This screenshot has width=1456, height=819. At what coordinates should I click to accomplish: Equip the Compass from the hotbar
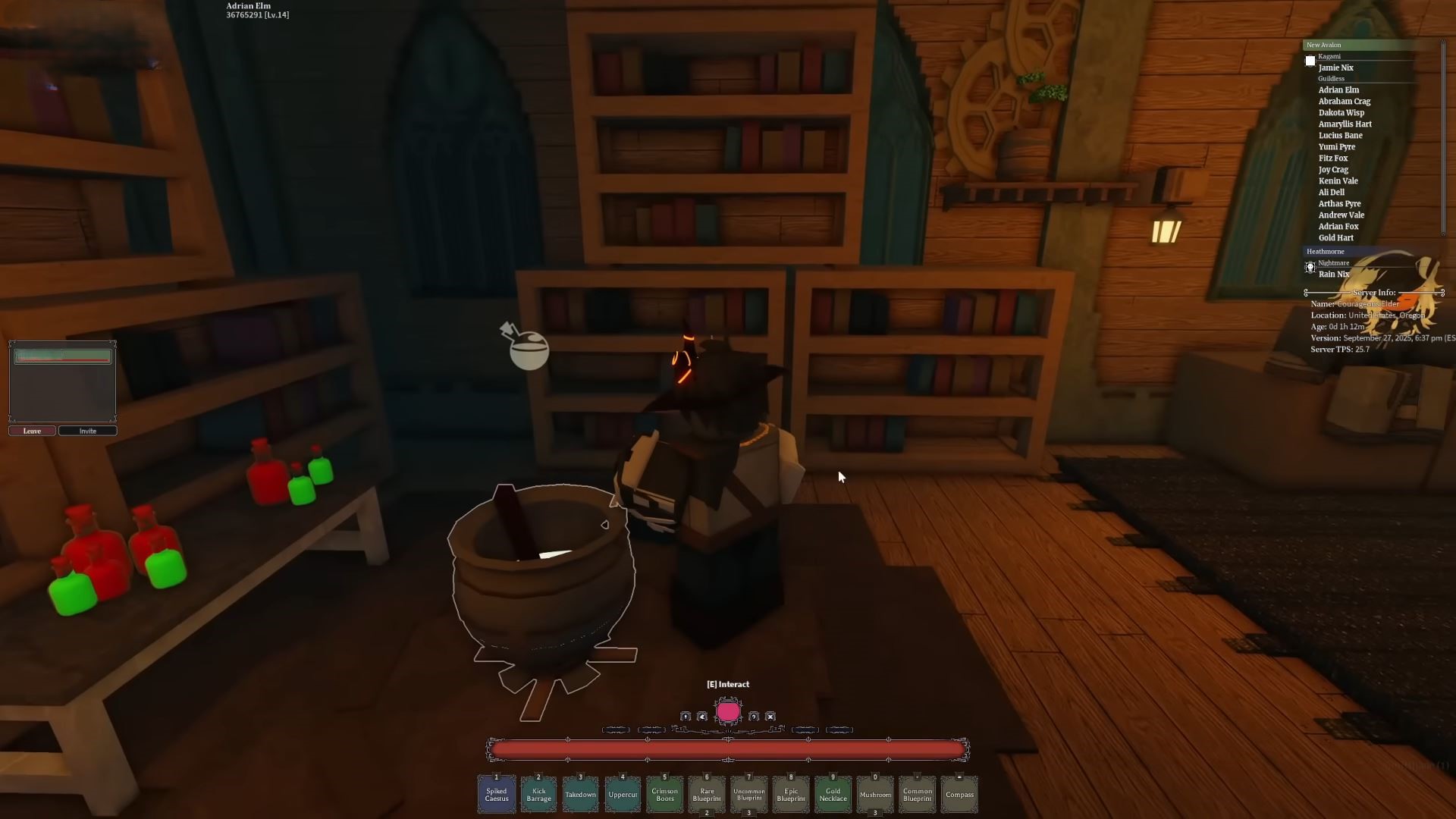pos(959,794)
